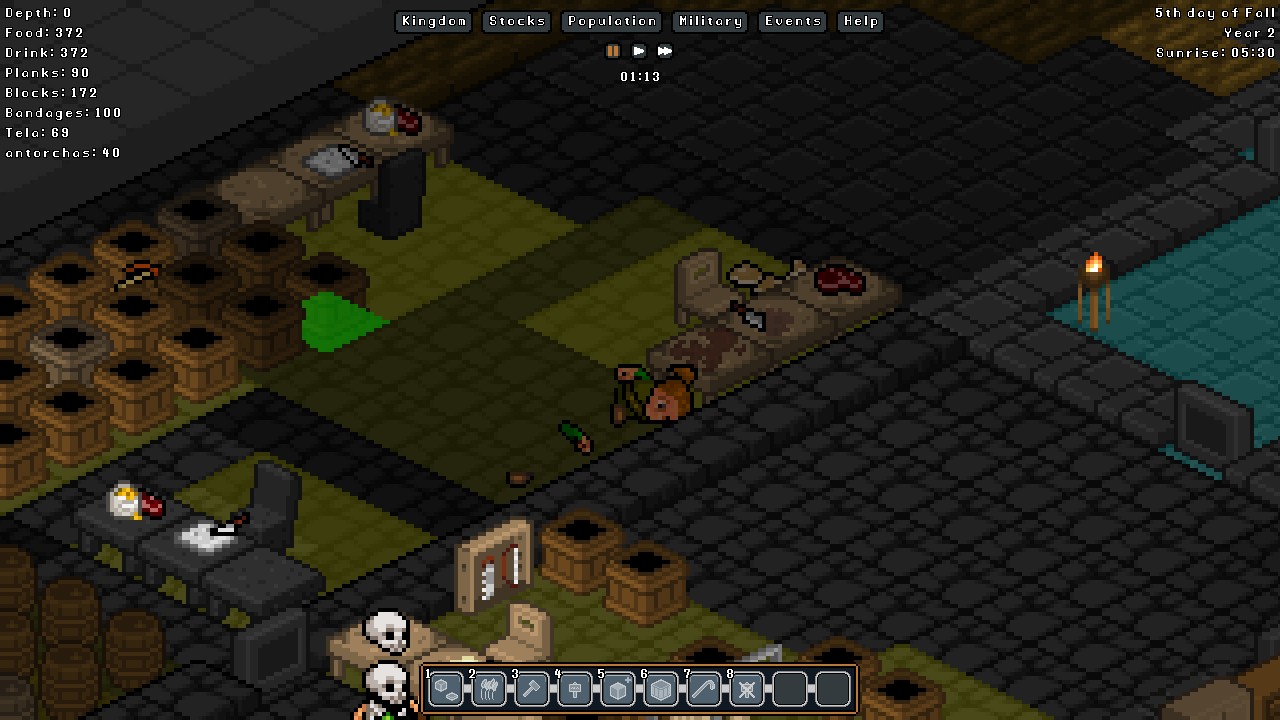Select the hook tool in hotbar slot 7
1280x720 pixels.
[x=703, y=688]
